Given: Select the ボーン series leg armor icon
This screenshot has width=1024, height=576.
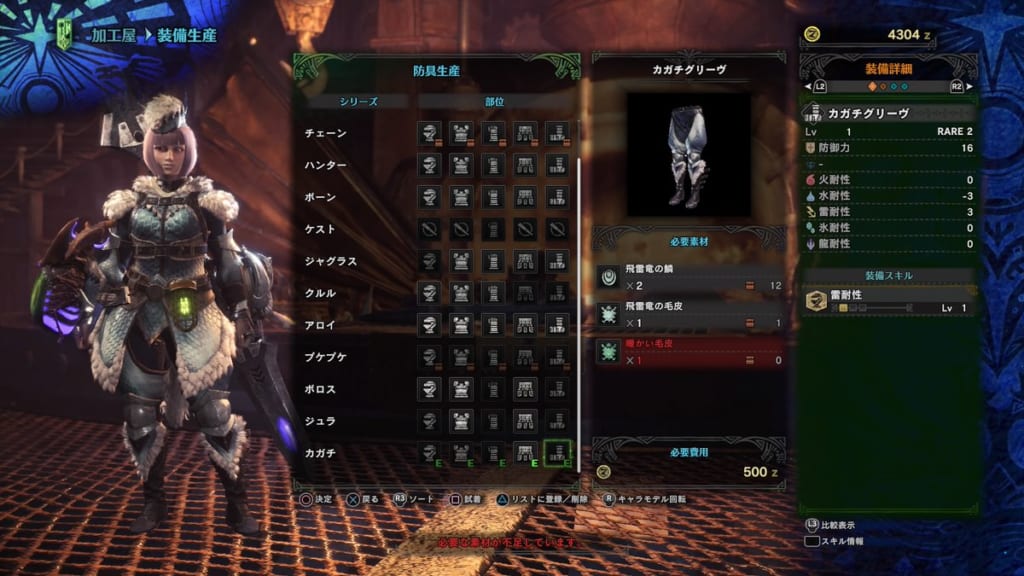Looking at the screenshot, I should pyautogui.click(x=557, y=197).
